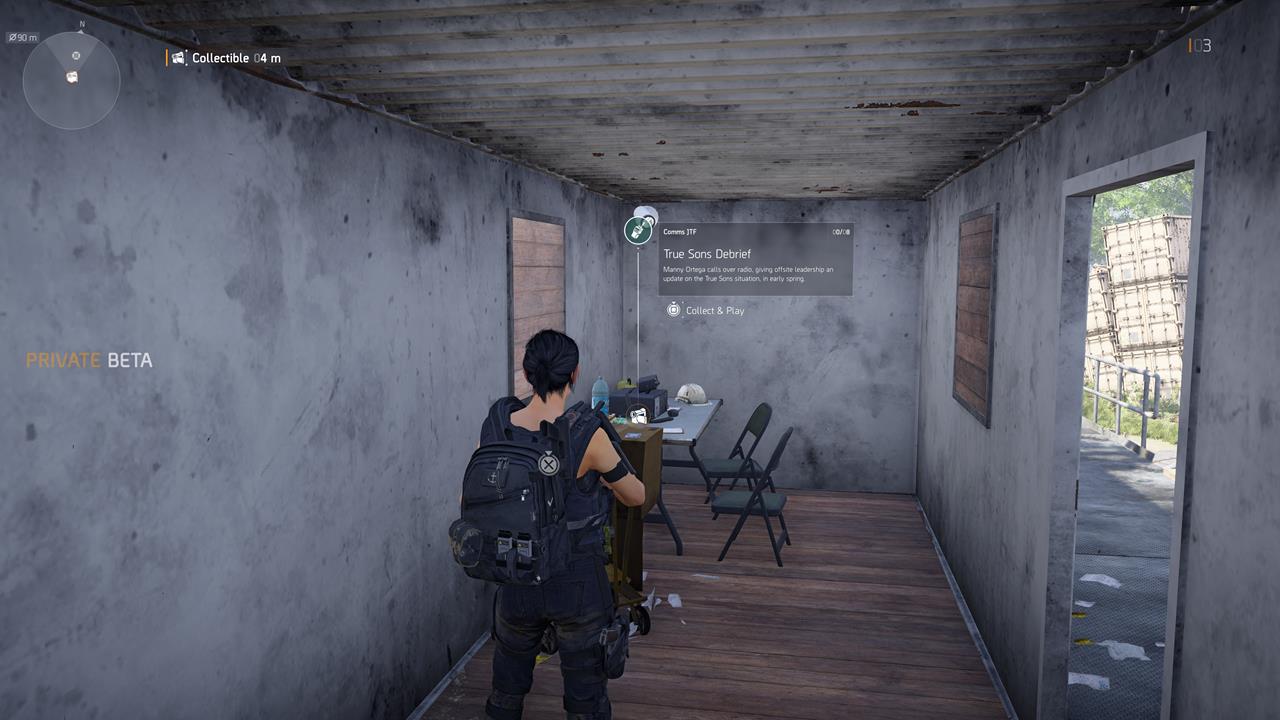Click the collectible icon beside the tracker text
The width and height of the screenshot is (1280, 720).
tap(178, 57)
